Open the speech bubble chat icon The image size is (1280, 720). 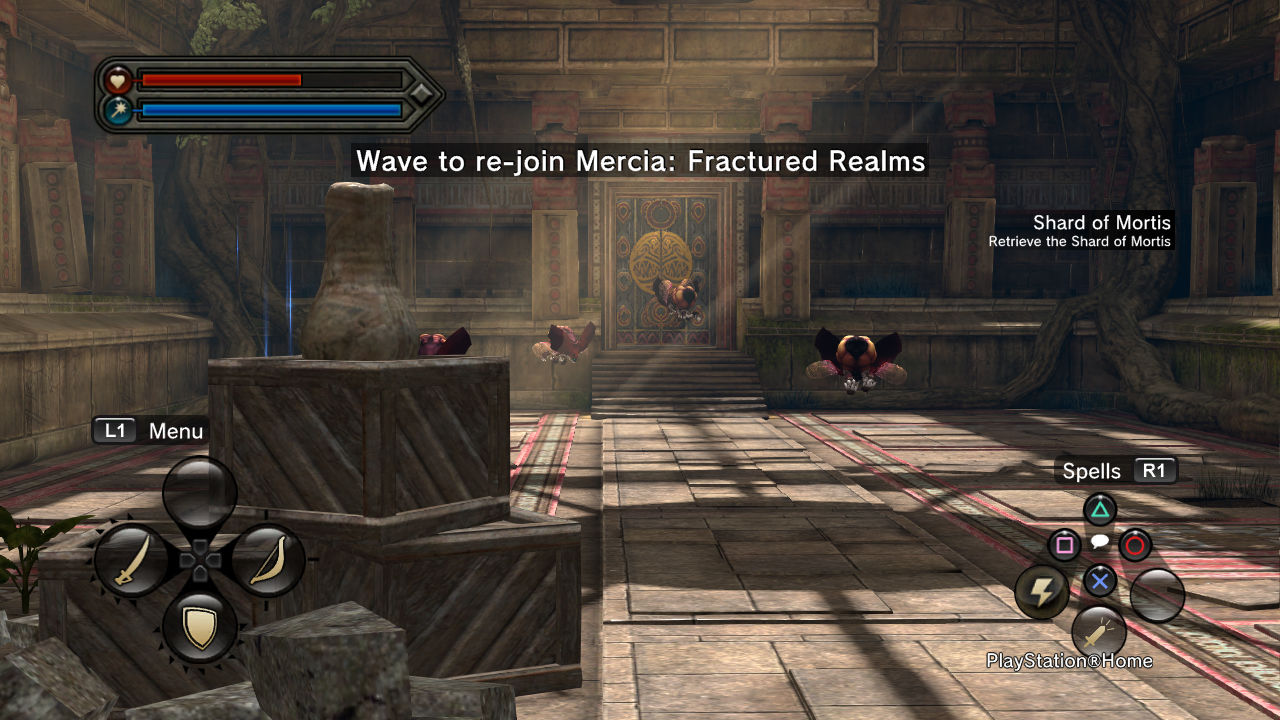point(1099,542)
